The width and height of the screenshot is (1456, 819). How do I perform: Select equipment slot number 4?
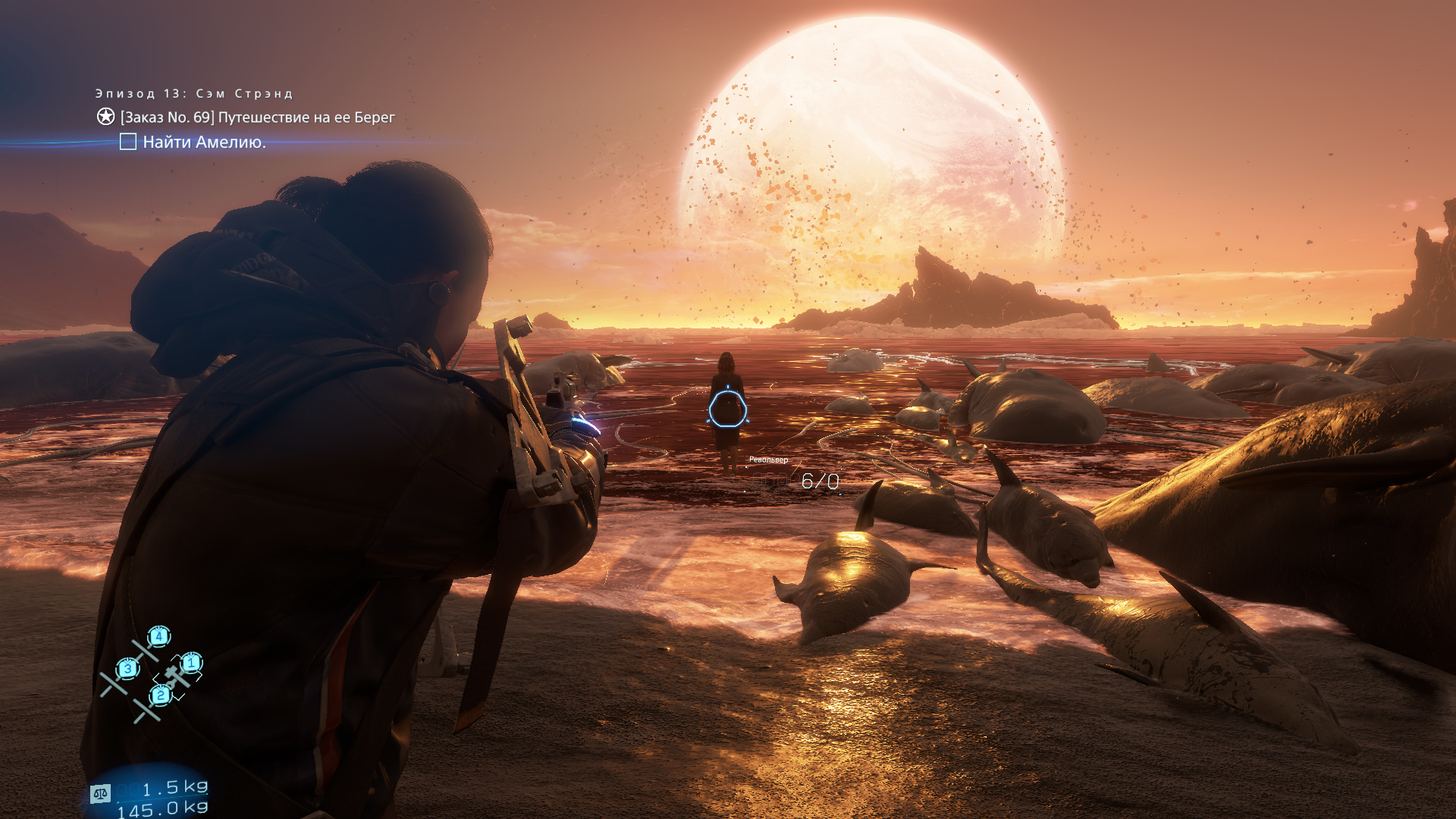point(158,635)
